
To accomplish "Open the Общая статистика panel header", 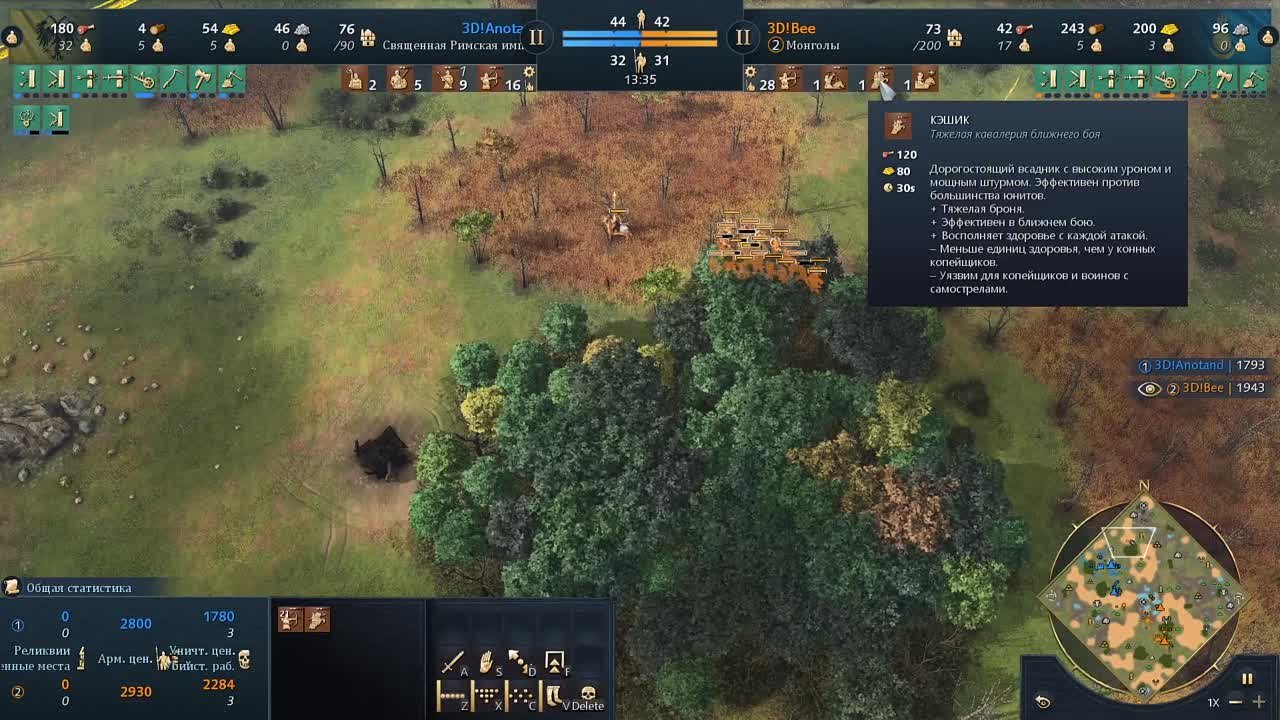I will pyautogui.click(x=78, y=588).
